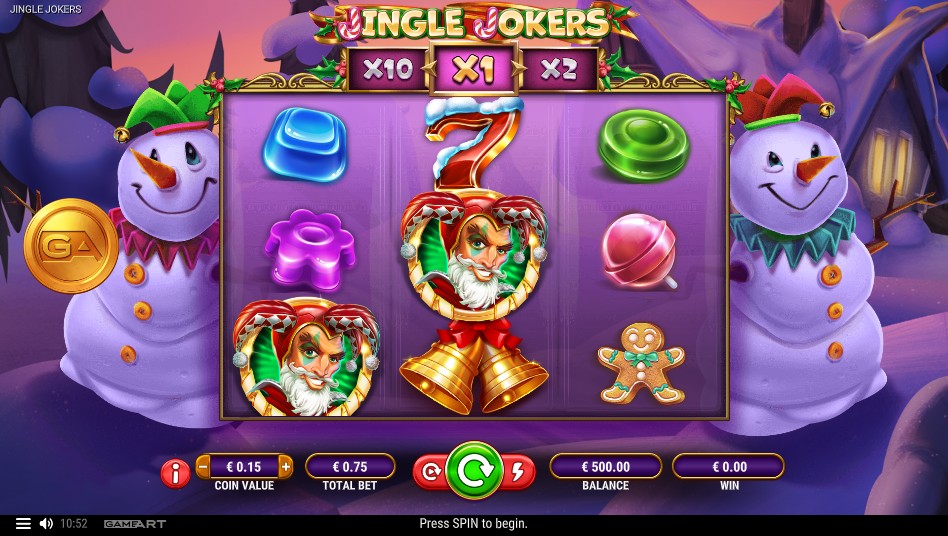Click the gold GA coin badge

pyautogui.click(x=71, y=245)
